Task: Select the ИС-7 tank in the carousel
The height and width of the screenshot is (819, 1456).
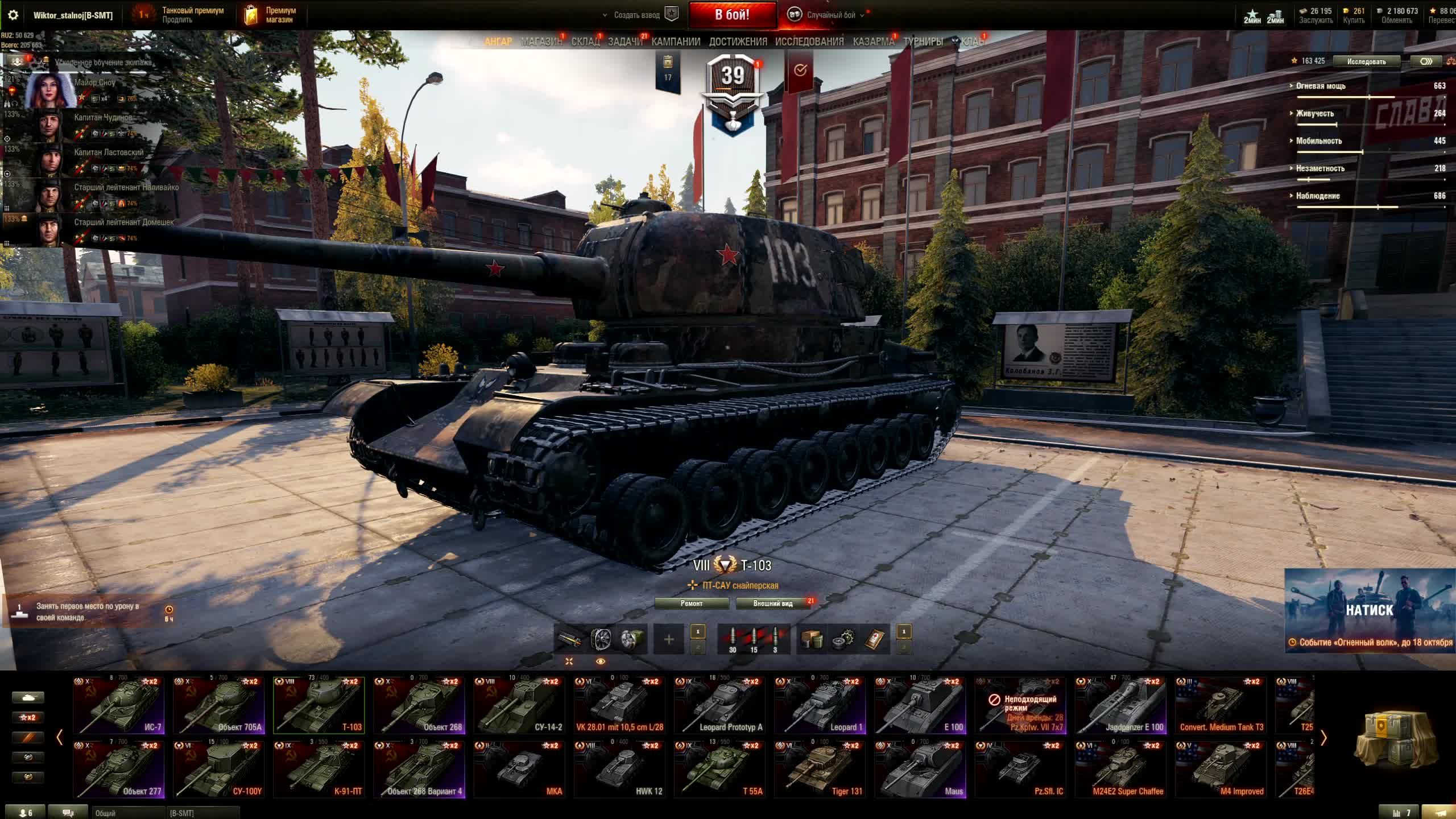Action: 119,705
